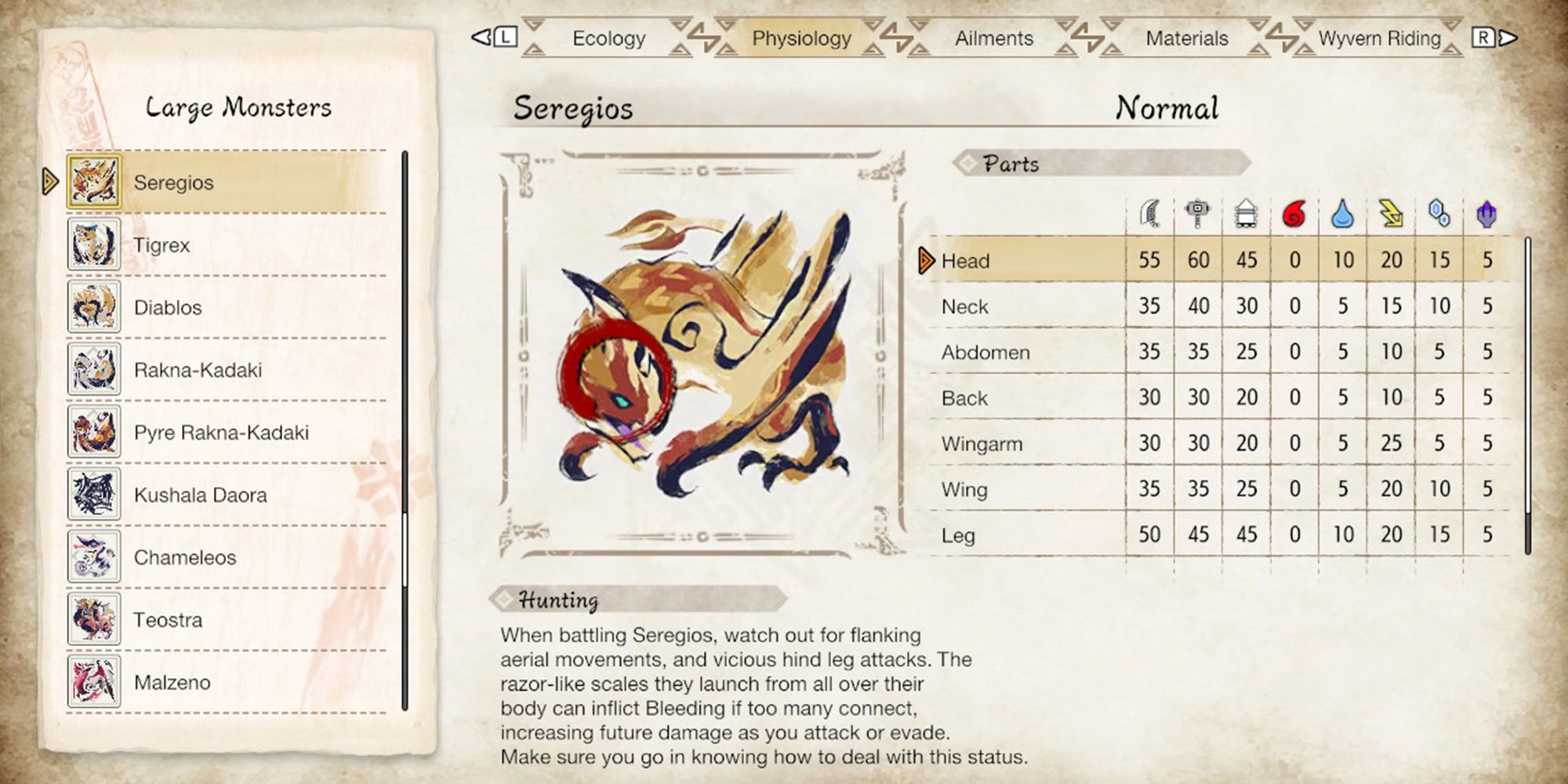Viewport: 1568px width, 784px height.
Task: Switch to the Ailments tab
Action: click(x=993, y=37)
